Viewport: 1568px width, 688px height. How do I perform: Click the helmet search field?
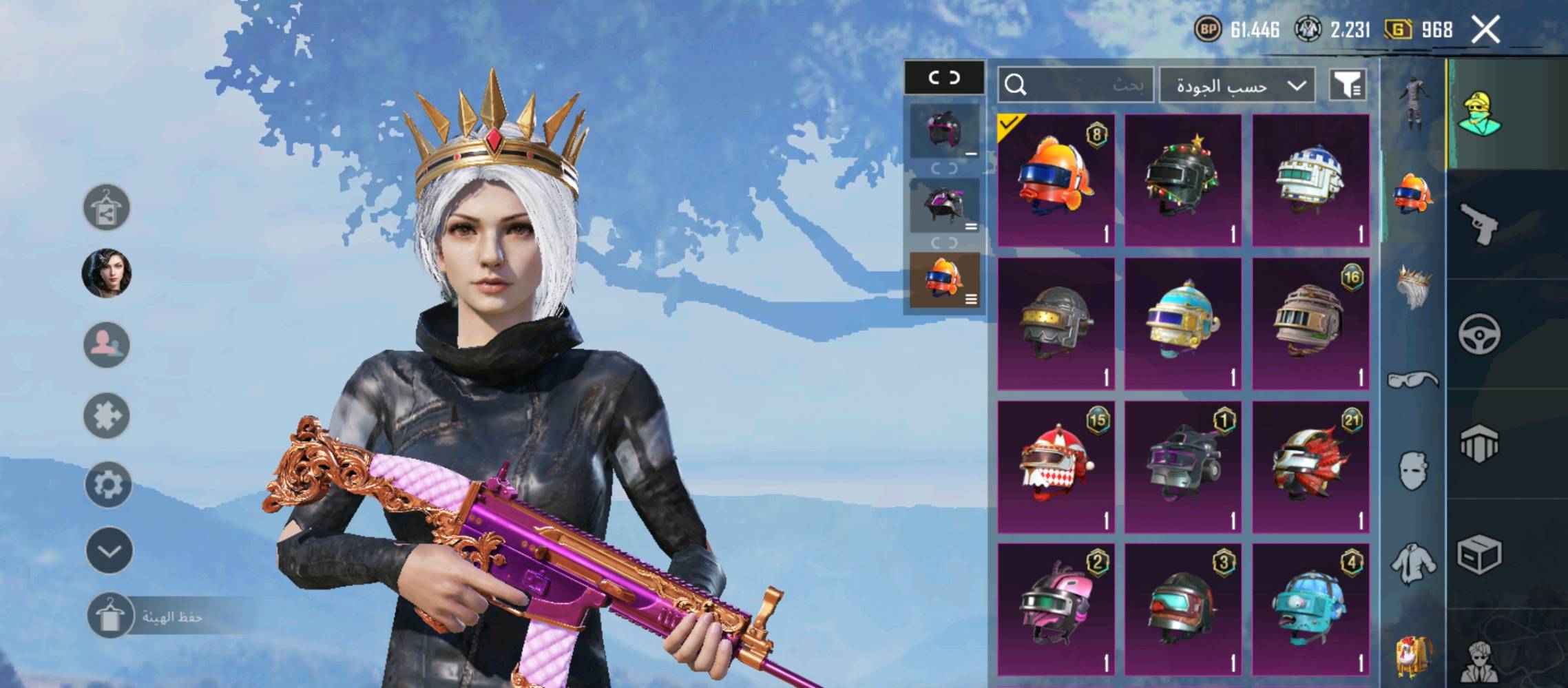[1075, 85]
